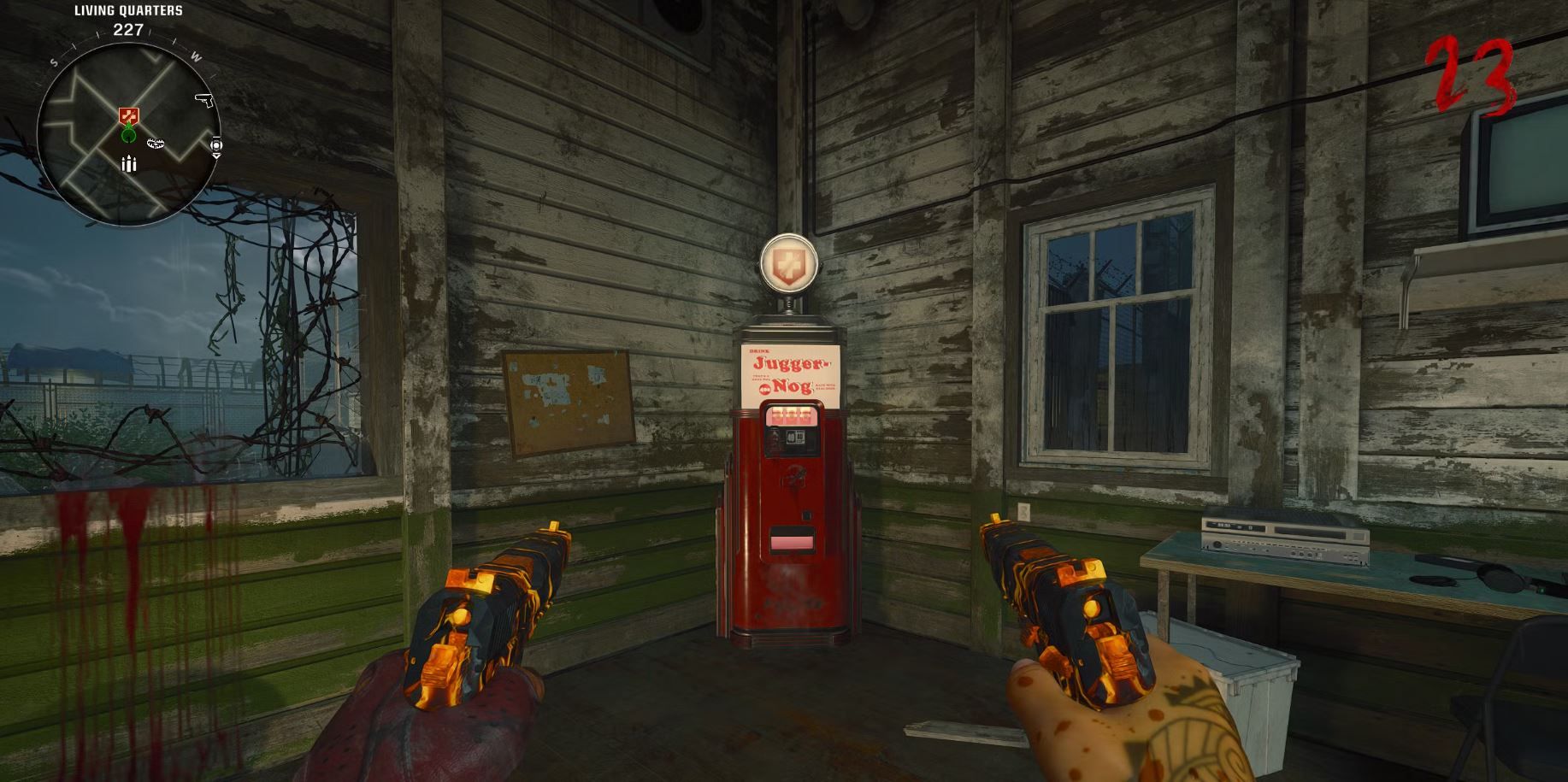Click the W compass marker on the minimap ring
This screenshot has width=1568, height=782.
point(197,56)
